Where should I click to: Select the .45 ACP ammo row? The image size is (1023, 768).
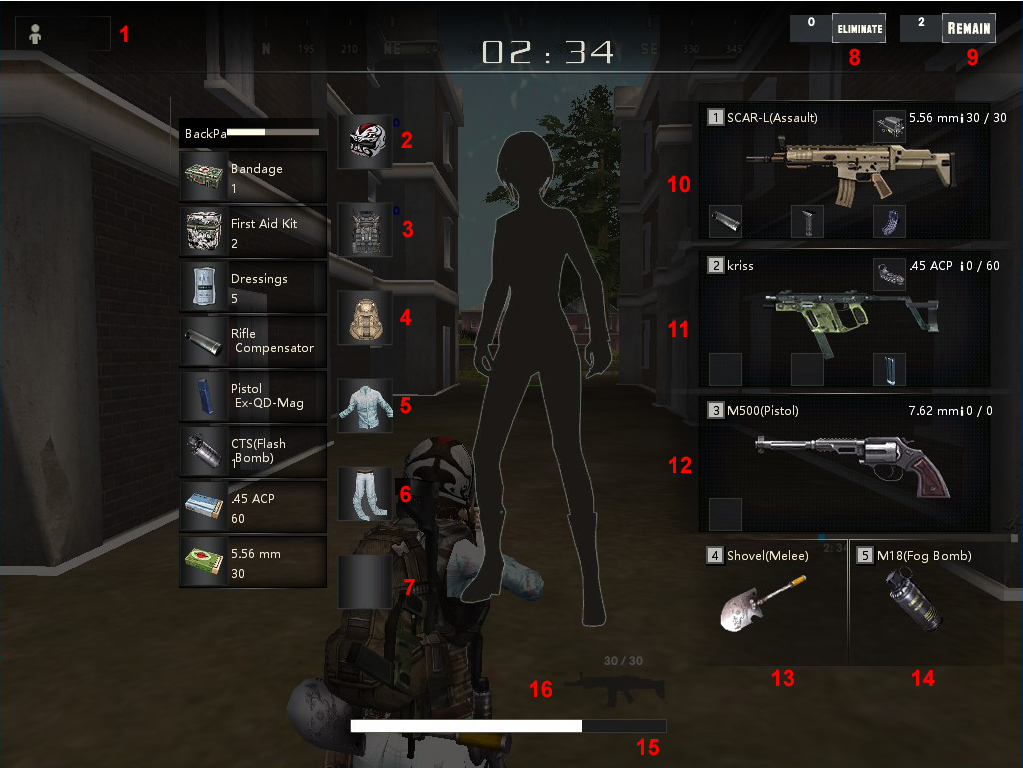click(x=253, y=507)
